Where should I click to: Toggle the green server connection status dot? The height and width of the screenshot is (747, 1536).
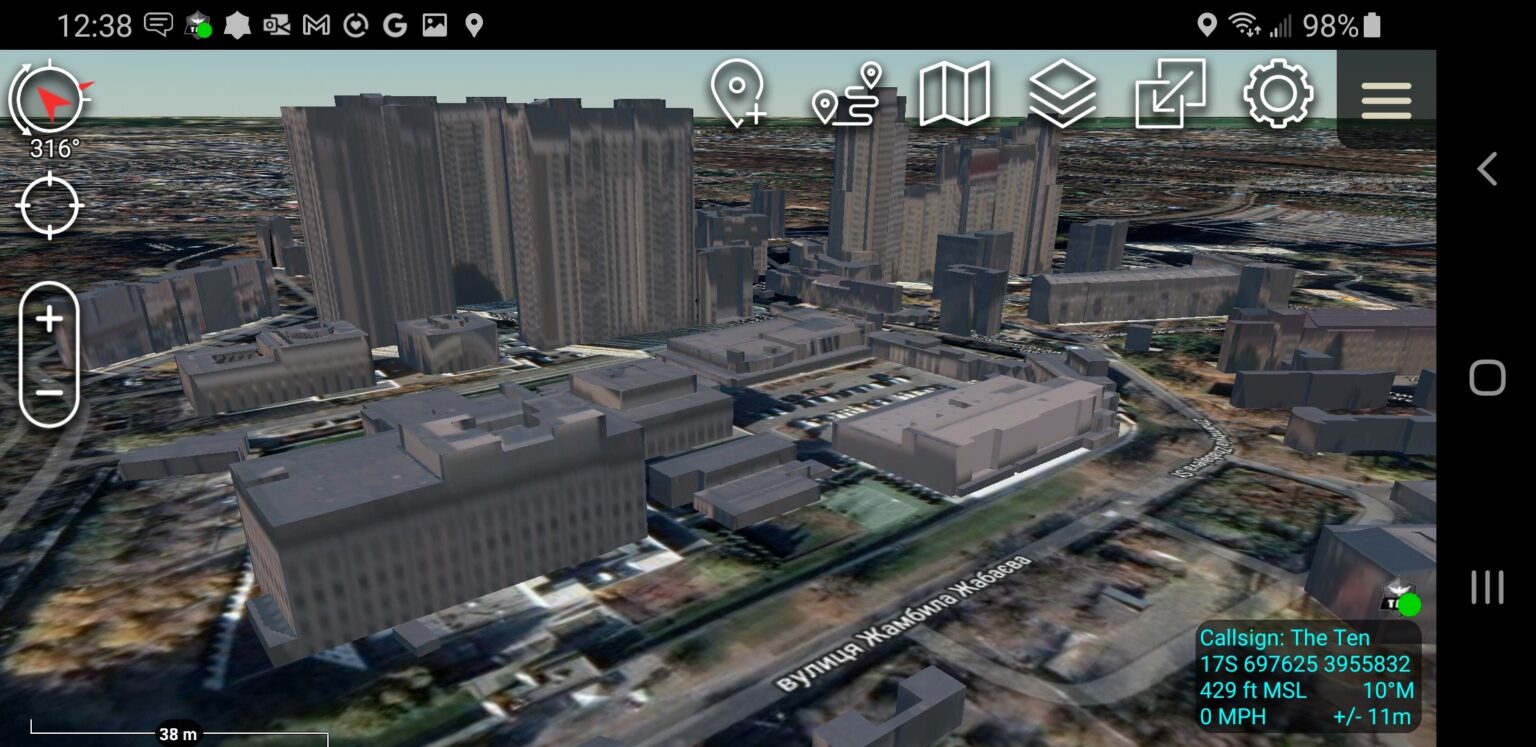coord(1408,603)
